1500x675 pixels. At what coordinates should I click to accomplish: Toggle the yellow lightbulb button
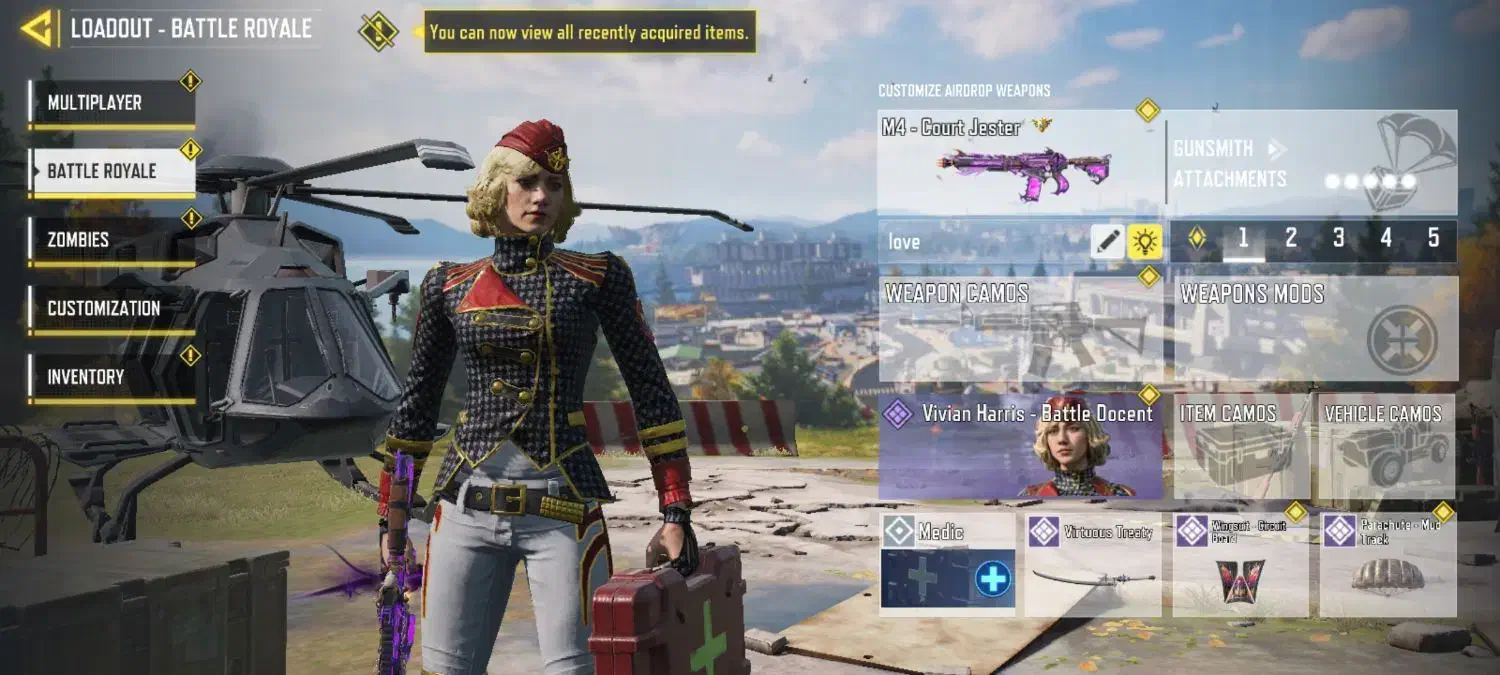point(1144,241)
